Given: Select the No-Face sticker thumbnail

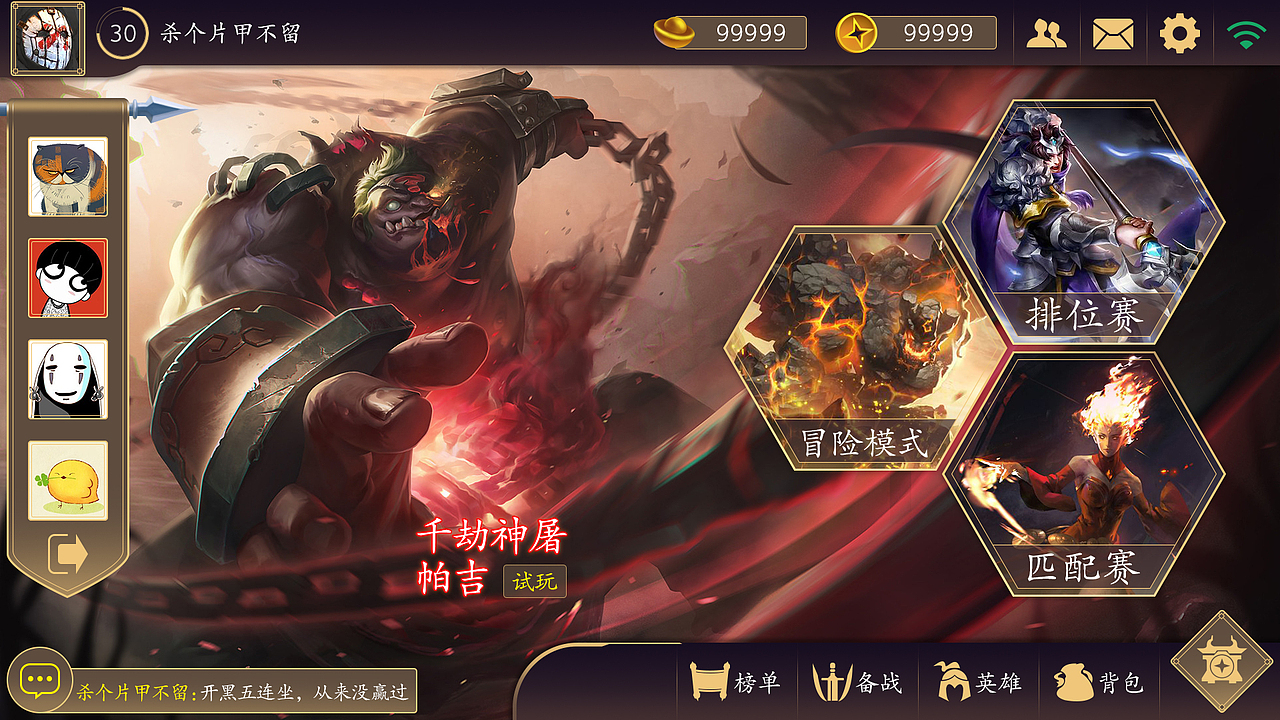Looking at the screenshot, I should pyautogui.click(x=67, y=380).
